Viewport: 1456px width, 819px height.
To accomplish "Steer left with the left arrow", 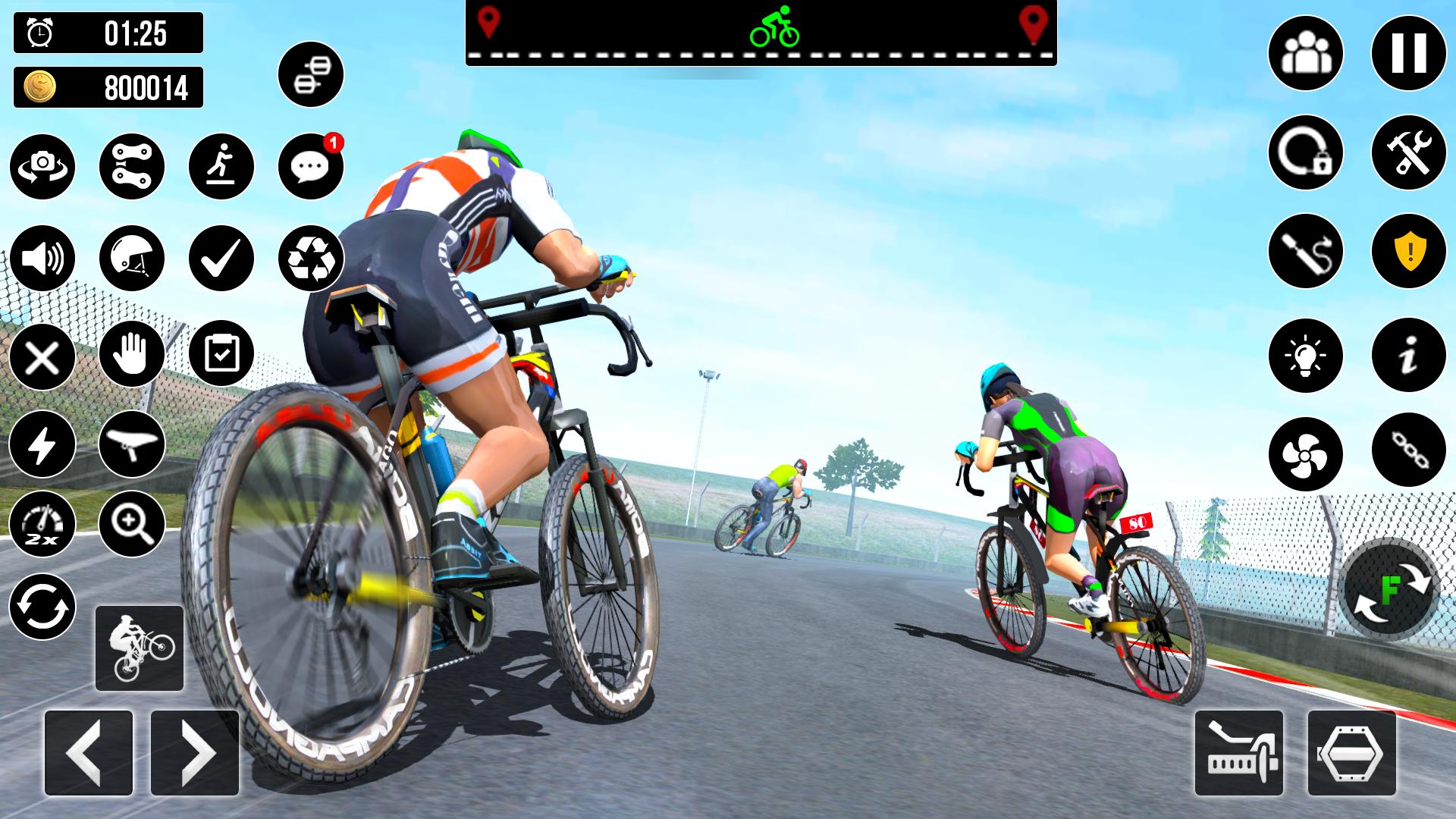I will [x=89, y=752].
